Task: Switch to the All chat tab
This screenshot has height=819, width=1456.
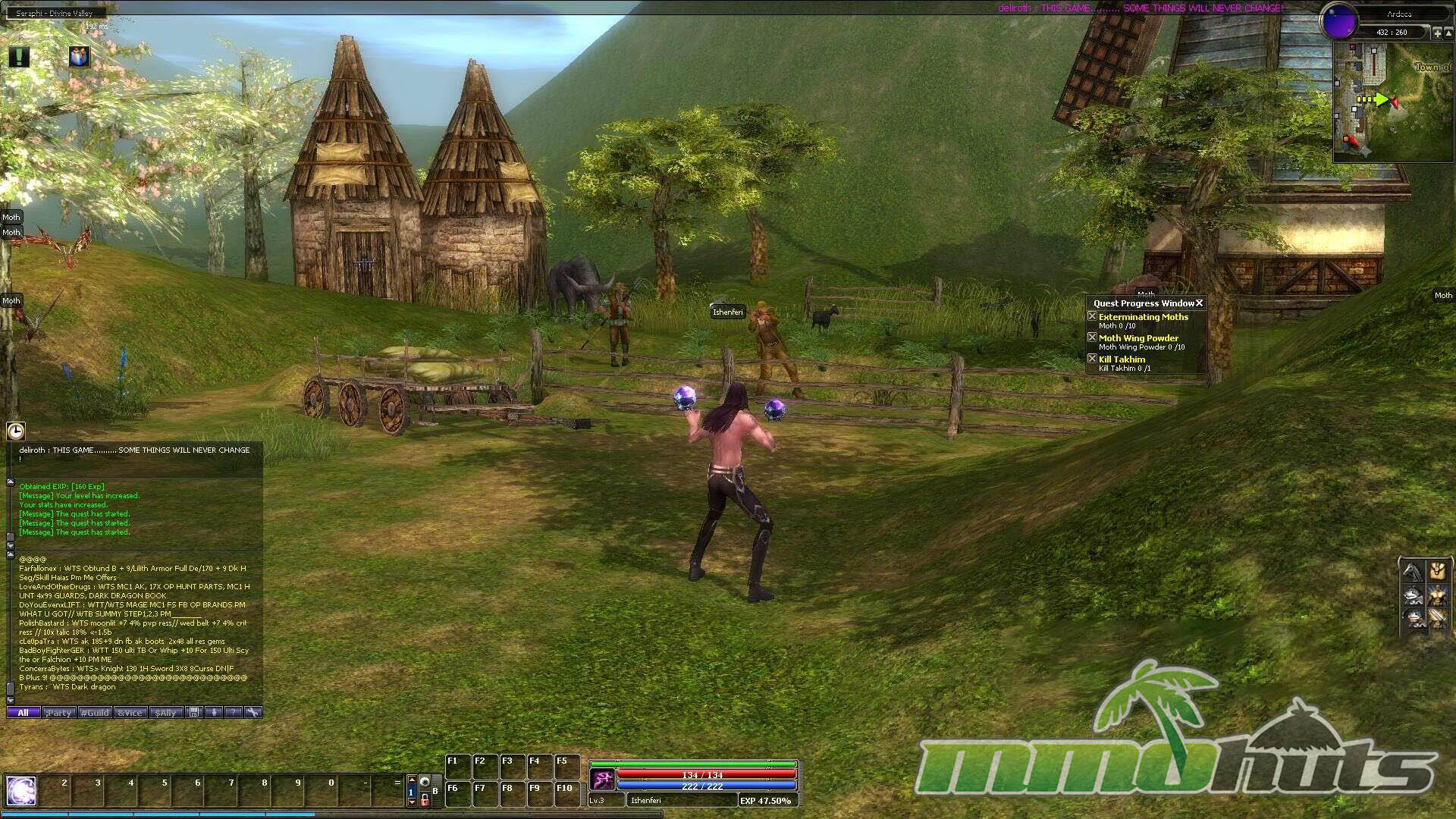Action: pos(23,713)
